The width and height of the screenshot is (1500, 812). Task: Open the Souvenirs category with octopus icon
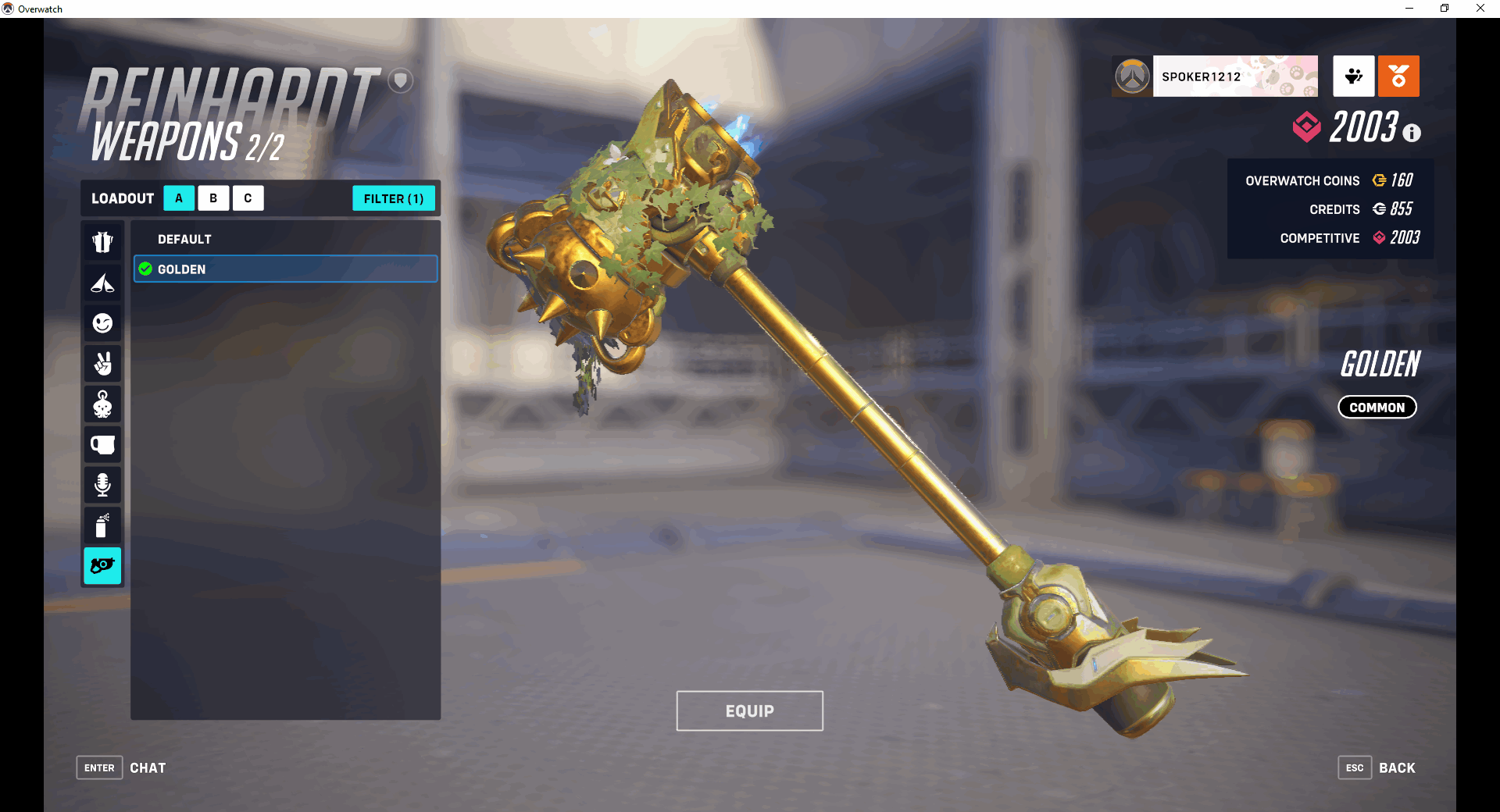(x=102, y=404)
